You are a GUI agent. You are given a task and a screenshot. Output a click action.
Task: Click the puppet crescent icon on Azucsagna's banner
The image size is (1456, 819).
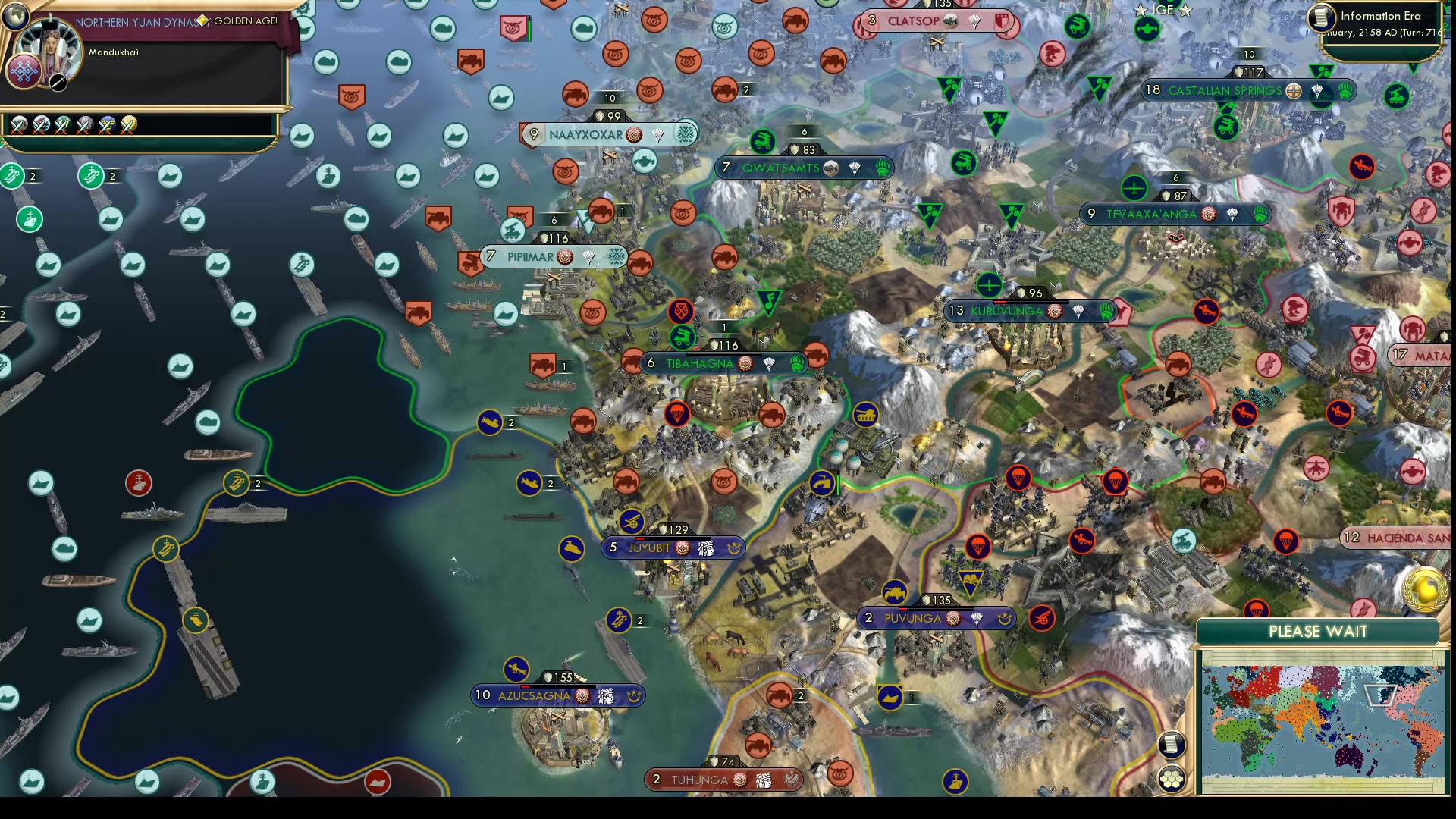pyautogui.click(x=635, y=696)
